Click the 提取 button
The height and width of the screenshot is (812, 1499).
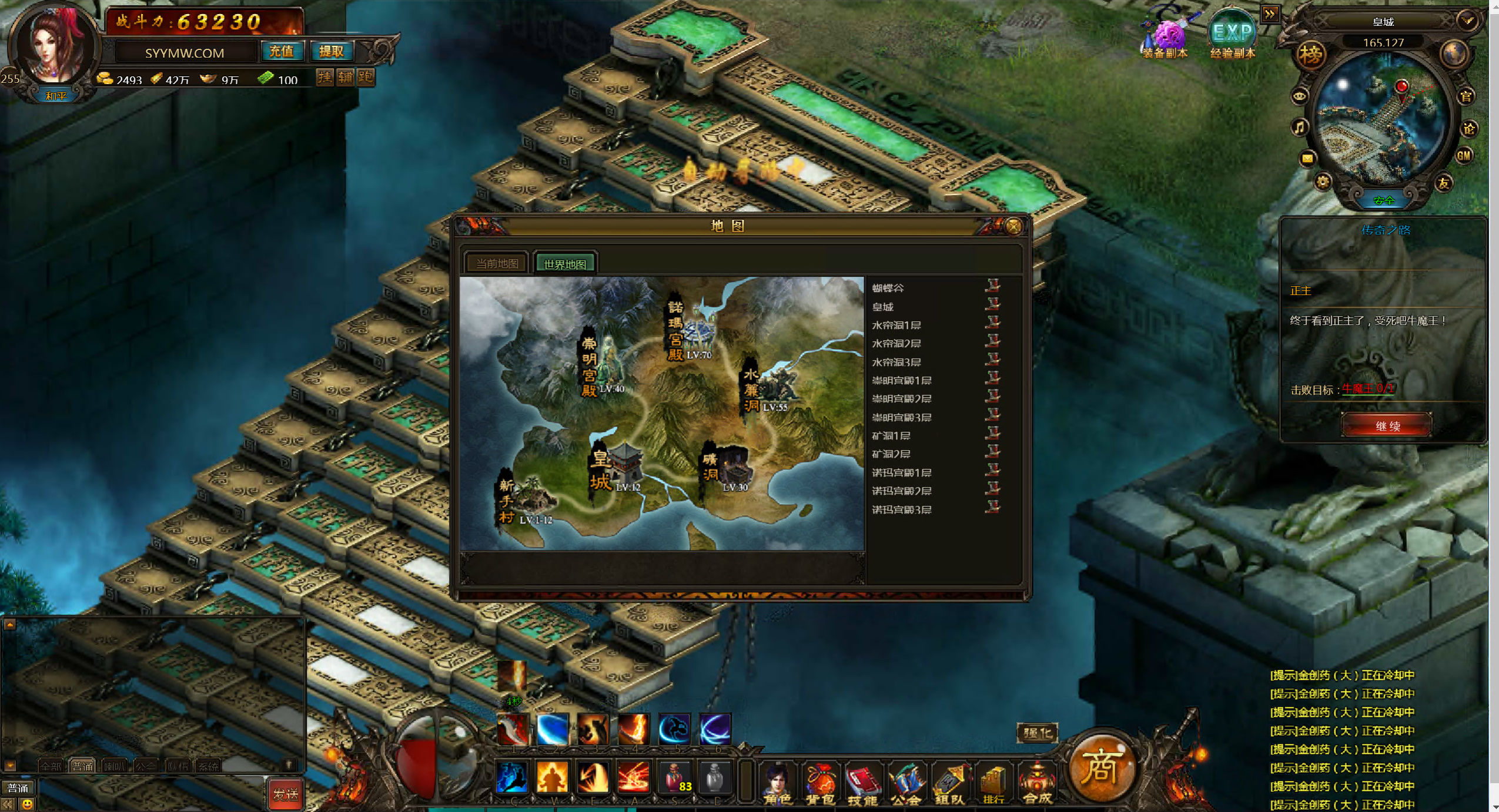pos(331,52)
